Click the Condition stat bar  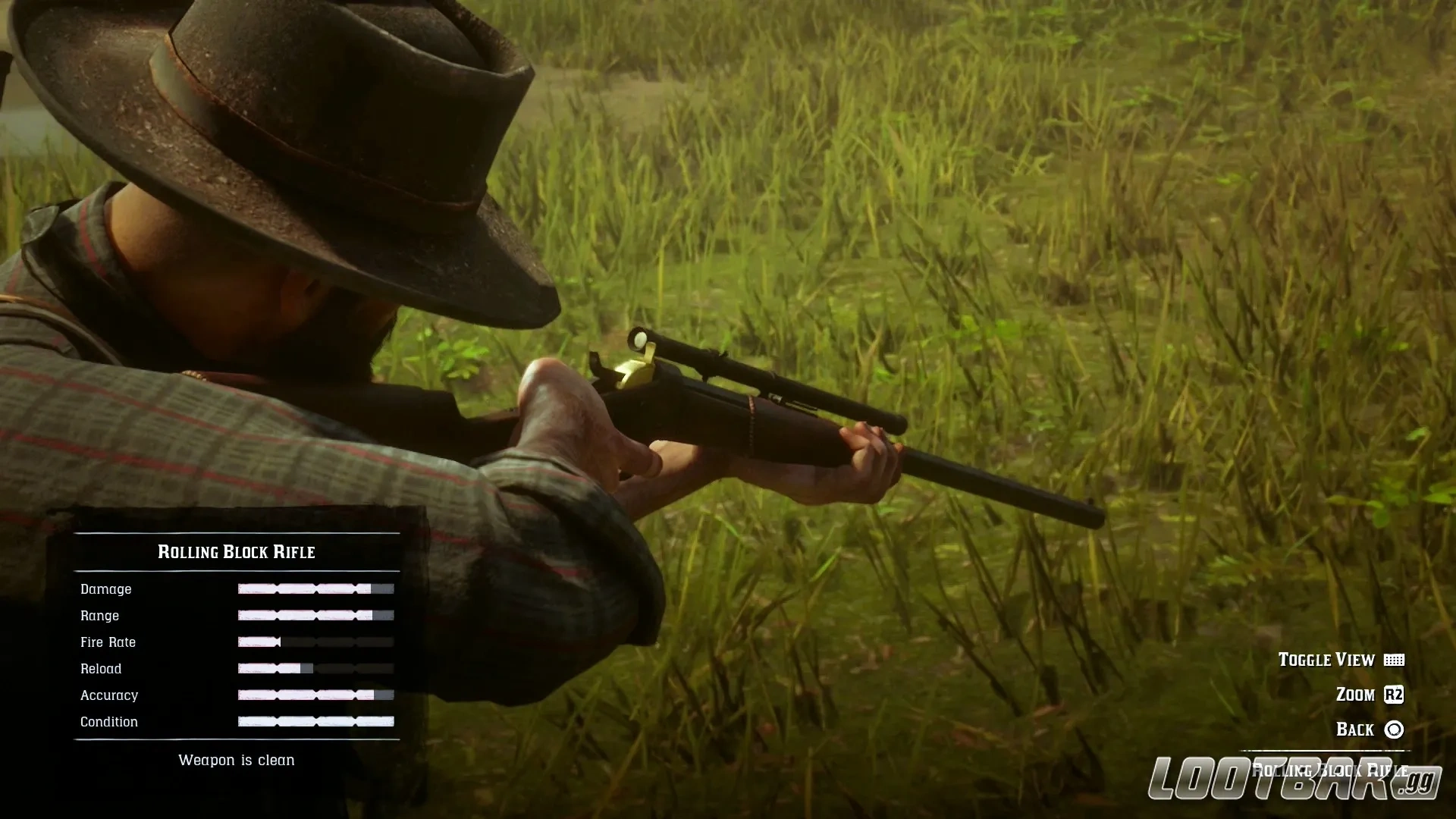click(x=315, y=721)
